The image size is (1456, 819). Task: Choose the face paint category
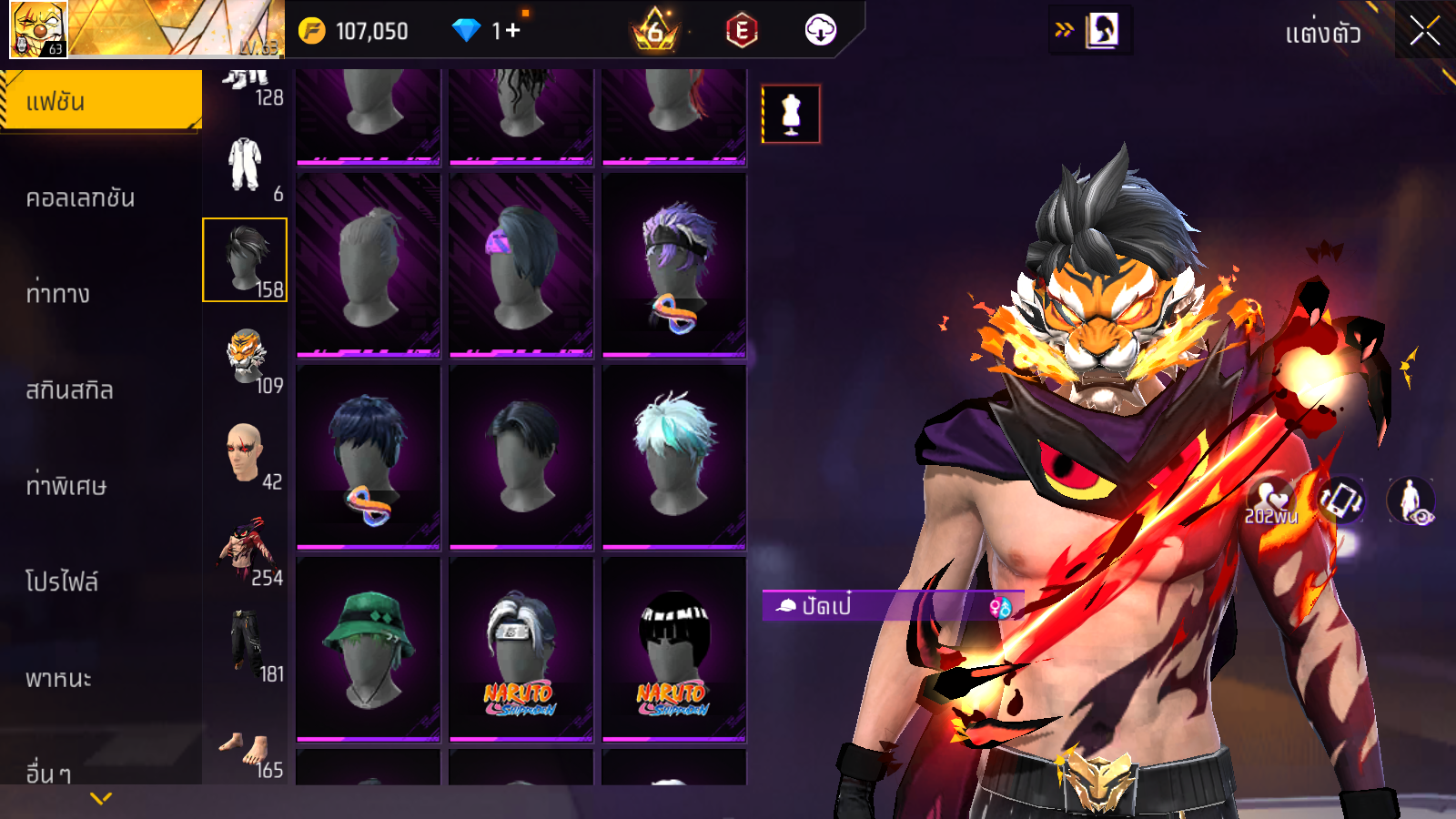(246, 452)
